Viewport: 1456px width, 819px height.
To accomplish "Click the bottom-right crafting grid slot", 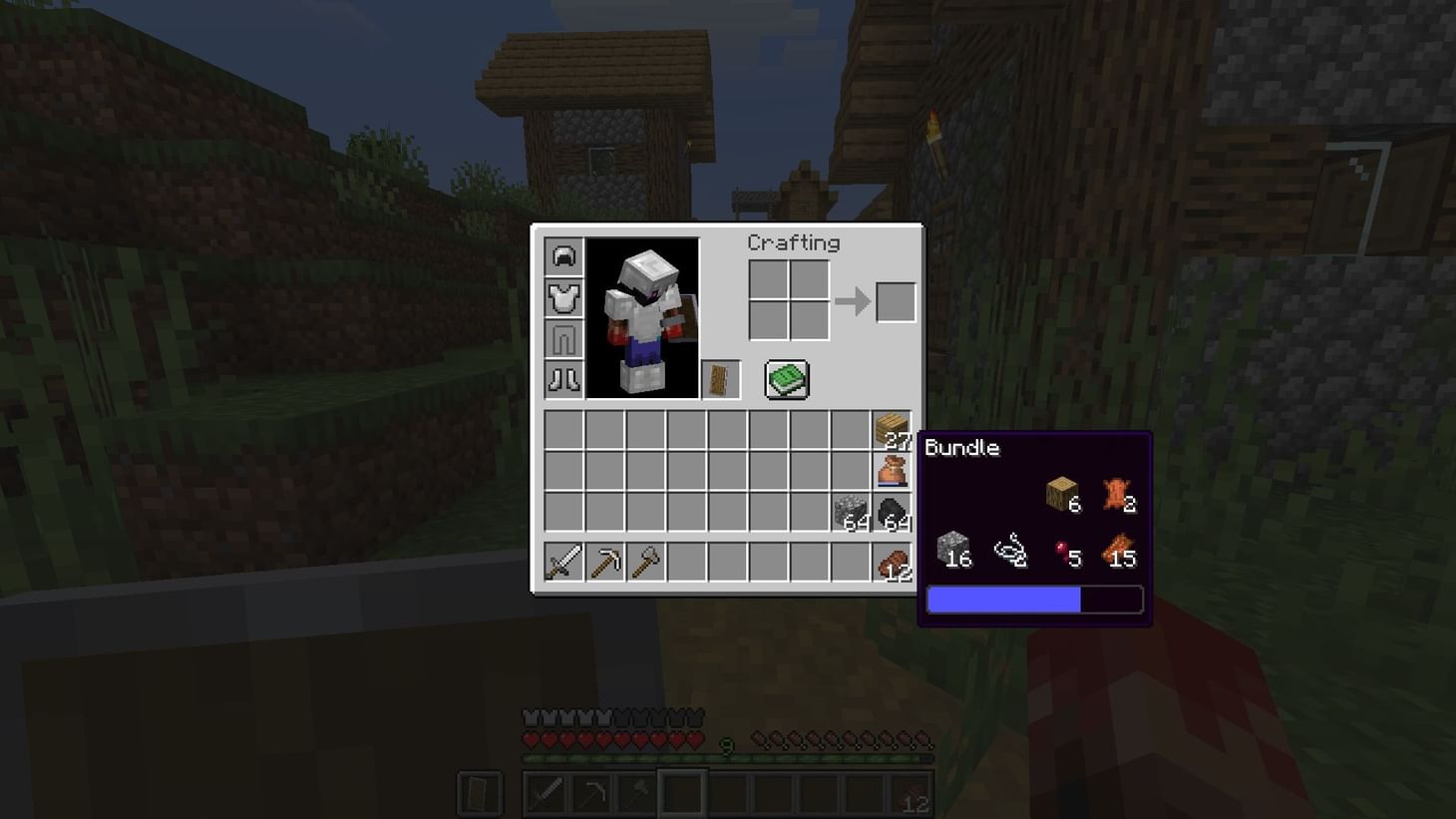I will [810, 321].
